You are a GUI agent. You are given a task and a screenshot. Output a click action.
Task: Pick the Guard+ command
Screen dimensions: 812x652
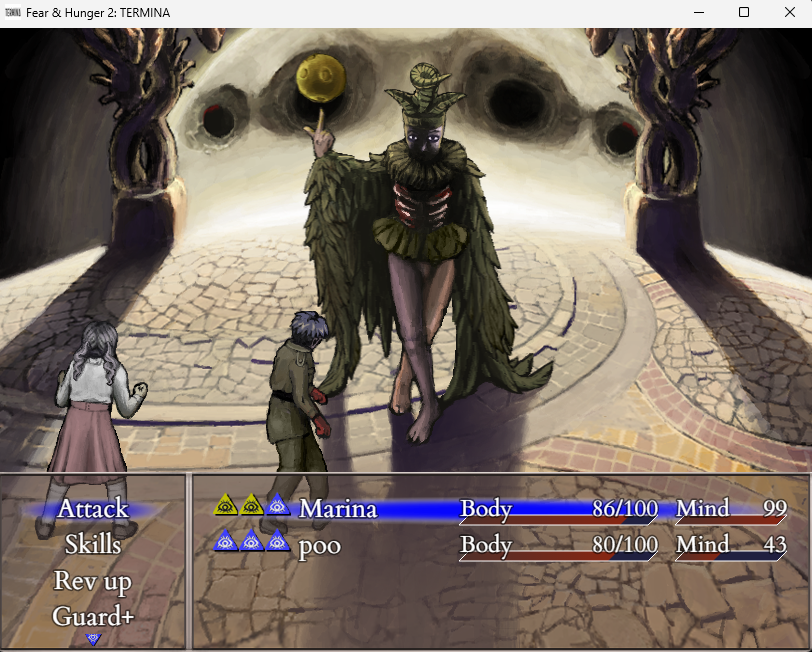(93, 616)
